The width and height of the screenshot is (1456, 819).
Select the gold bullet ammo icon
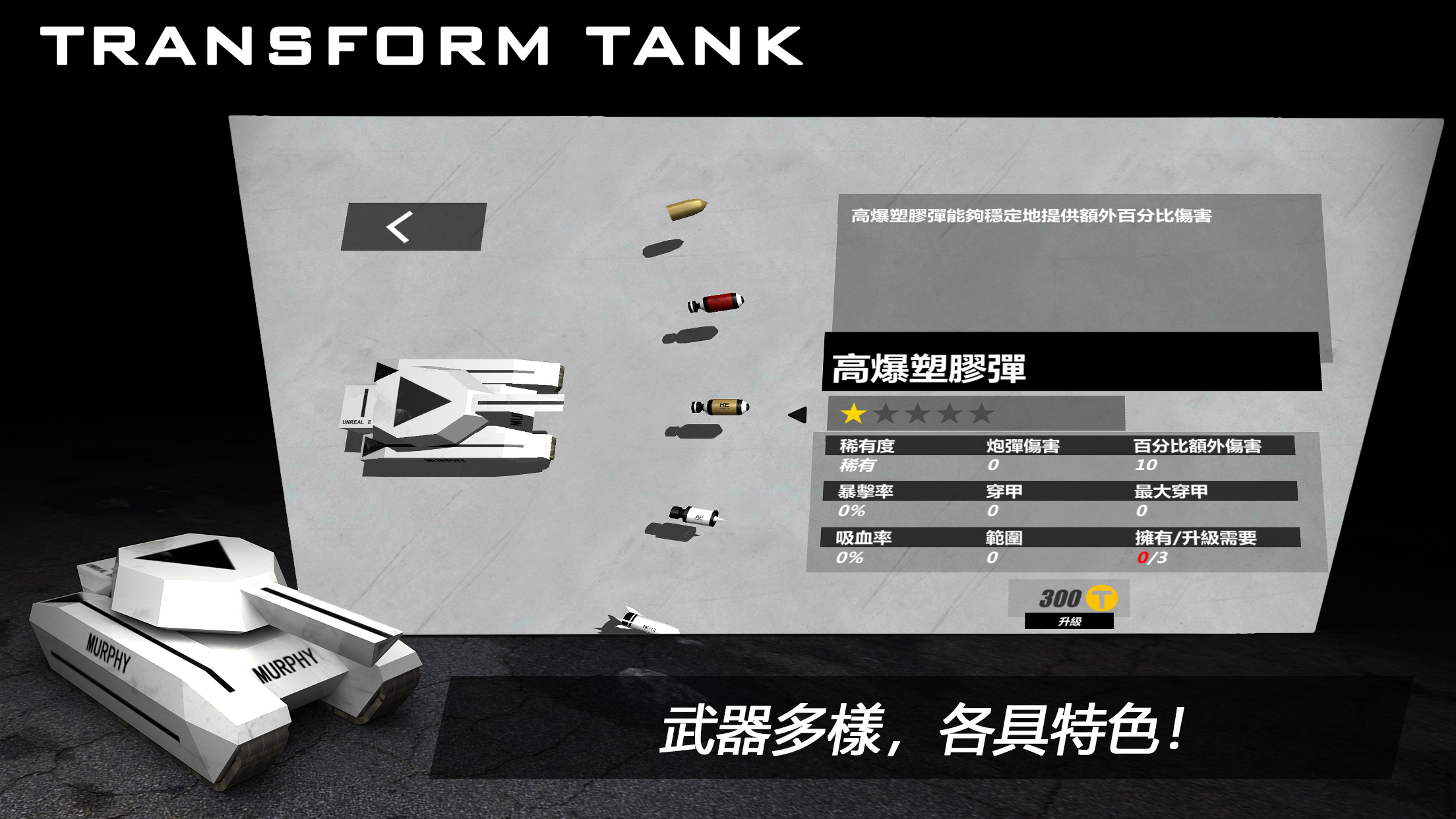pyautogui.click(x=686, y=210)
